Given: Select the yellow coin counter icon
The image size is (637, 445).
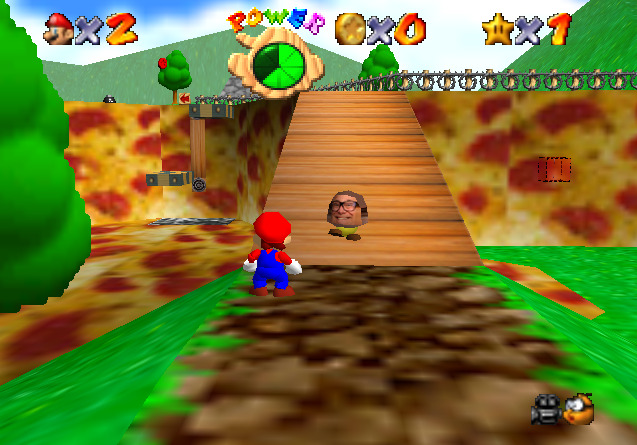Looking at the screenshot, I should point(350,28).
